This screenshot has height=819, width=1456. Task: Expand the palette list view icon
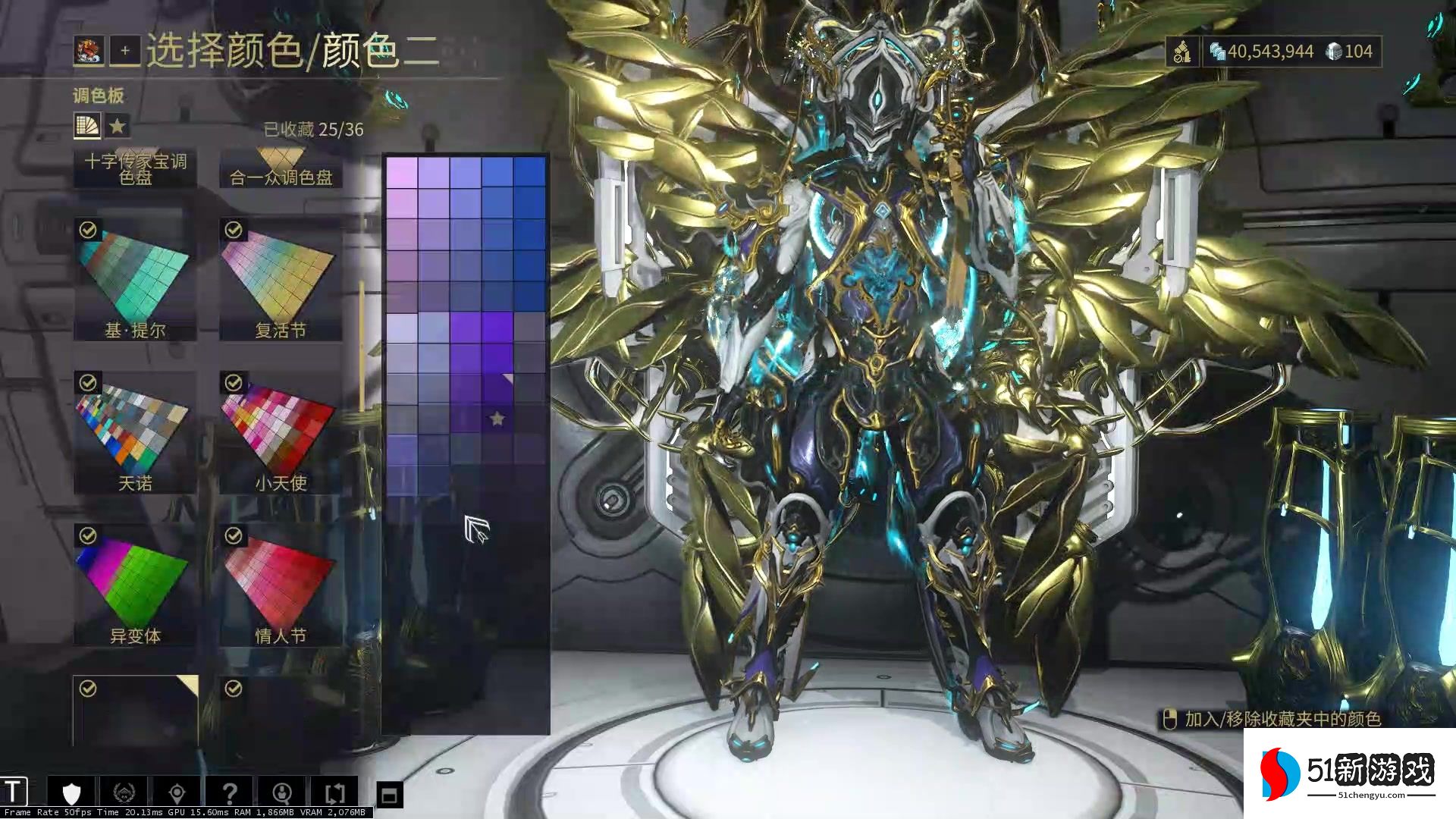tap(86, 125)
